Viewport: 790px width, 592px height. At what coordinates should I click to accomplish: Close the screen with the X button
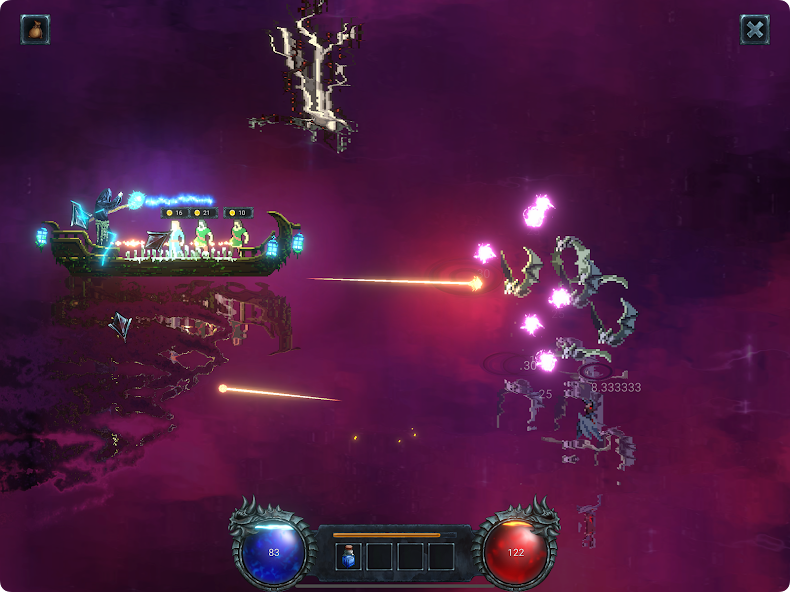754,29
